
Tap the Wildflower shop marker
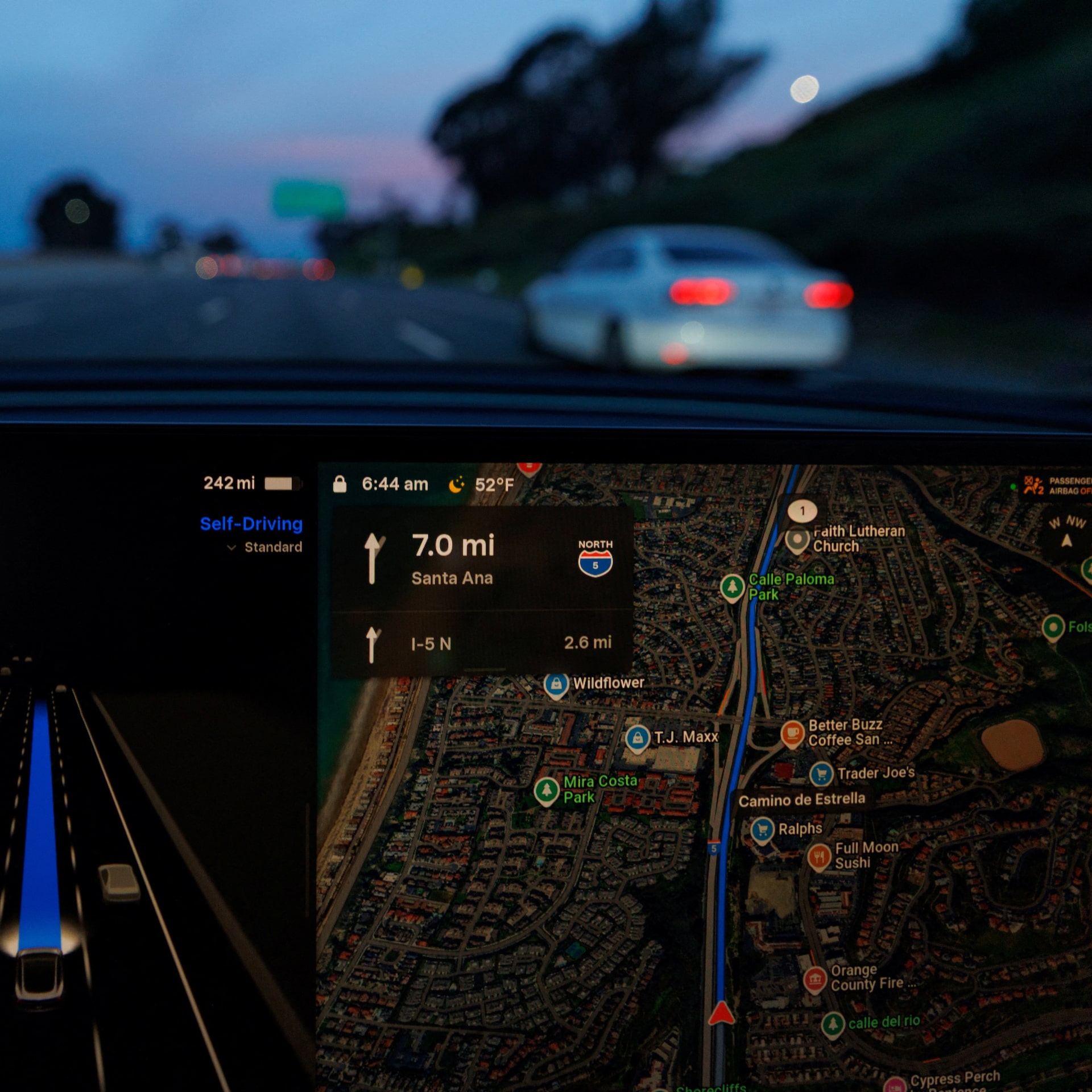(x=556, y=684)
